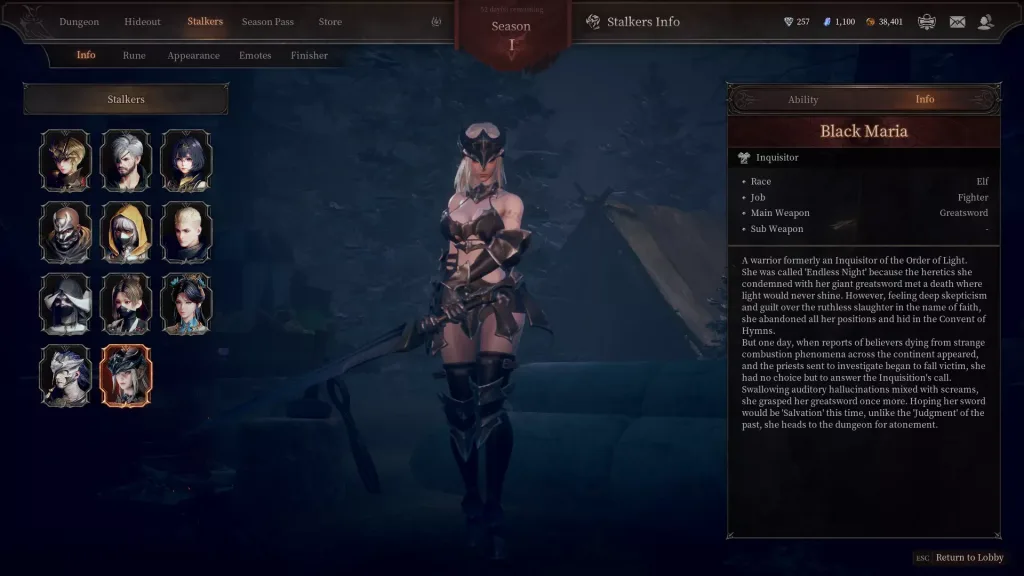
Task: Choose the gold-helmeted blonde stalker portrait
Action: 66,160
